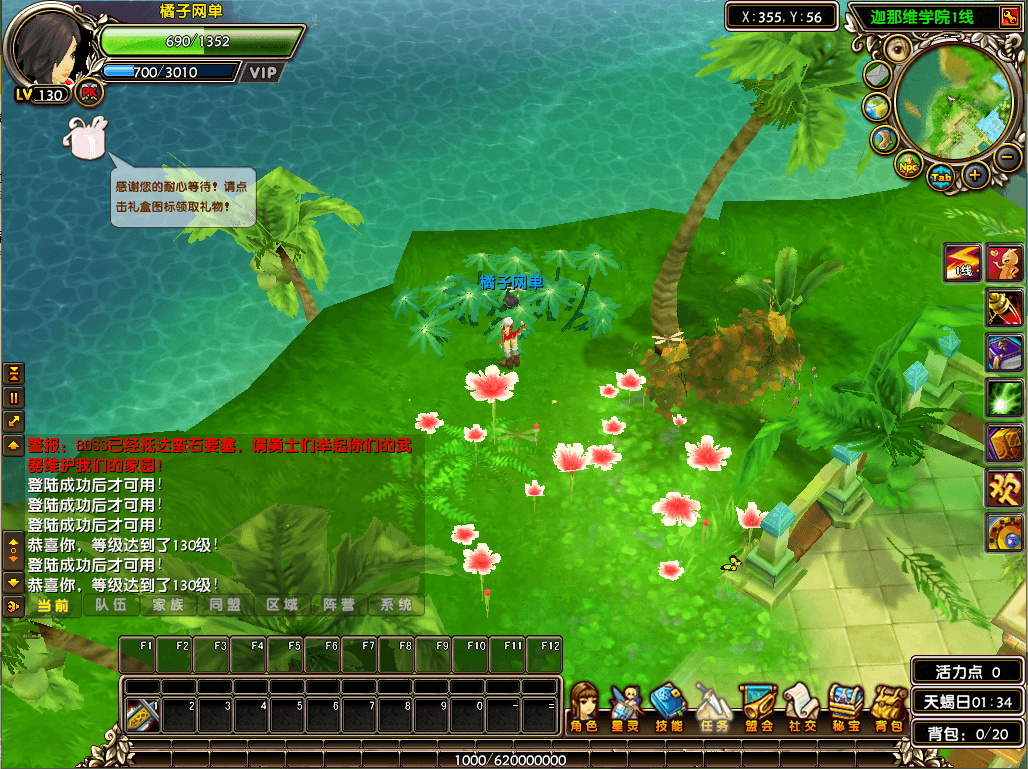Open the mail envelope icon
The width and height of the screenshot is (1028, 769).
(x=877, y=76)
